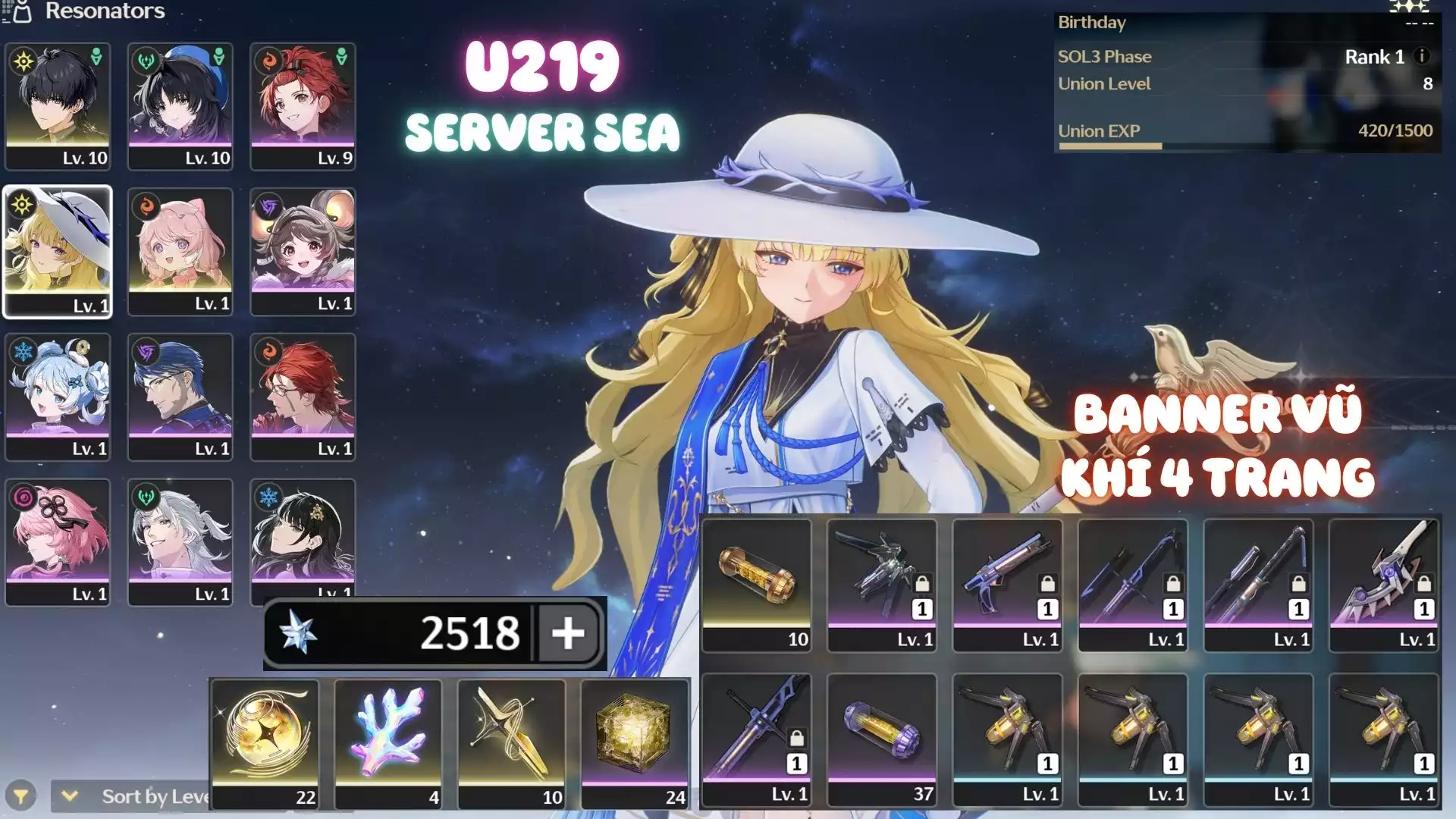
Task: Choose the white-haired aero resonator
Action: pos(180,541)
